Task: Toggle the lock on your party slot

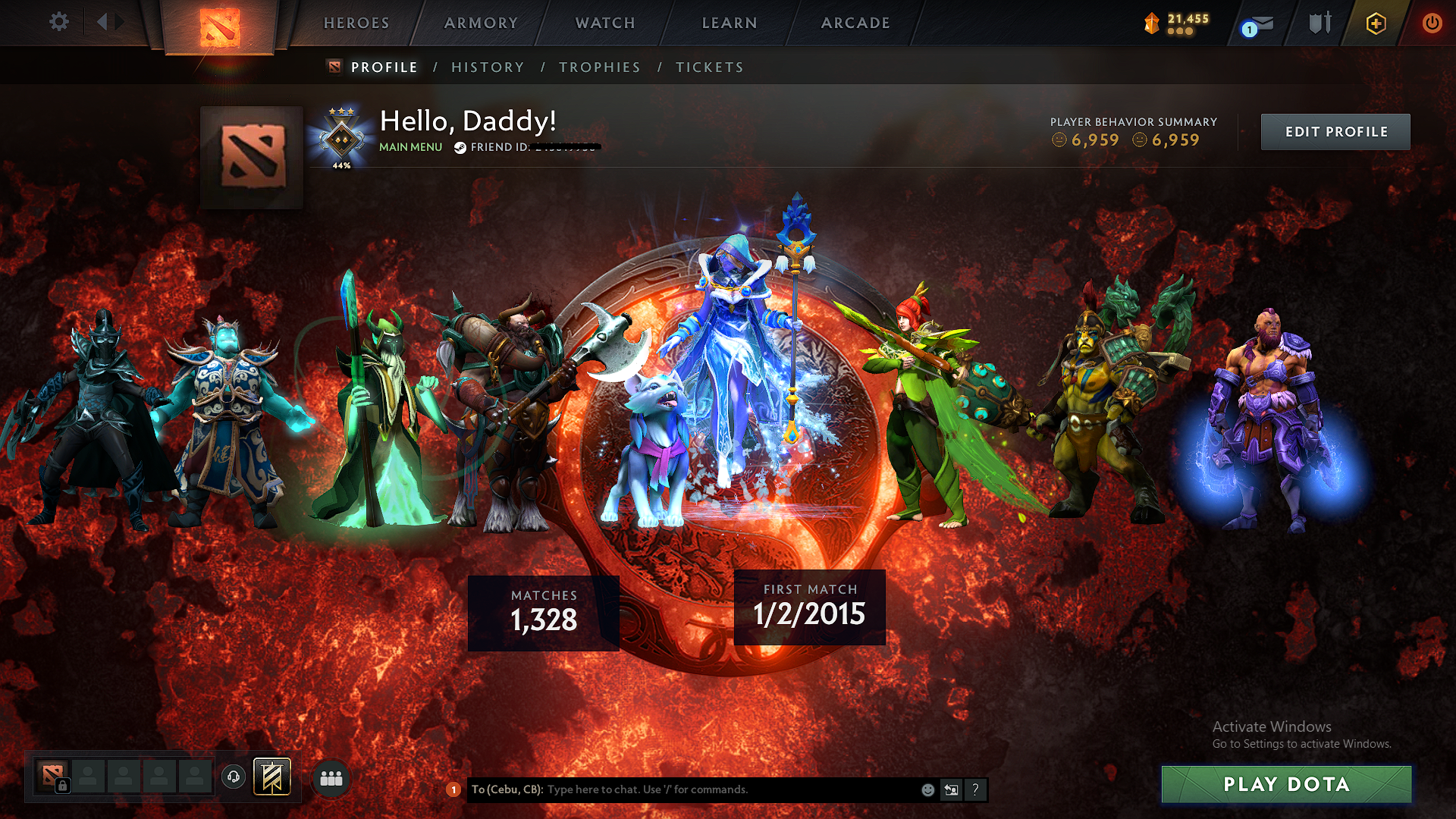Action: (64, 785)
